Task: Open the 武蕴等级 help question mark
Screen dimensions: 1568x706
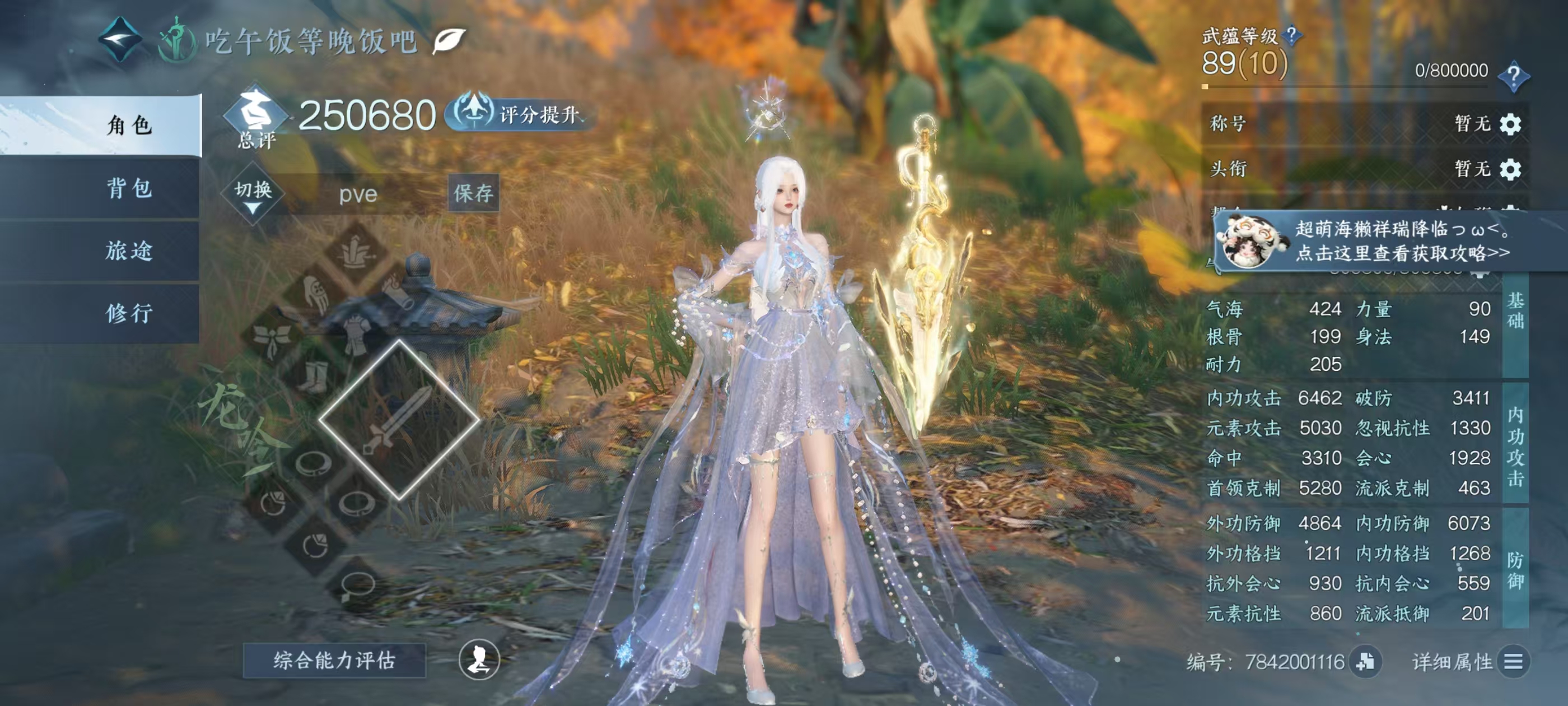Action: click(1291, 35)
